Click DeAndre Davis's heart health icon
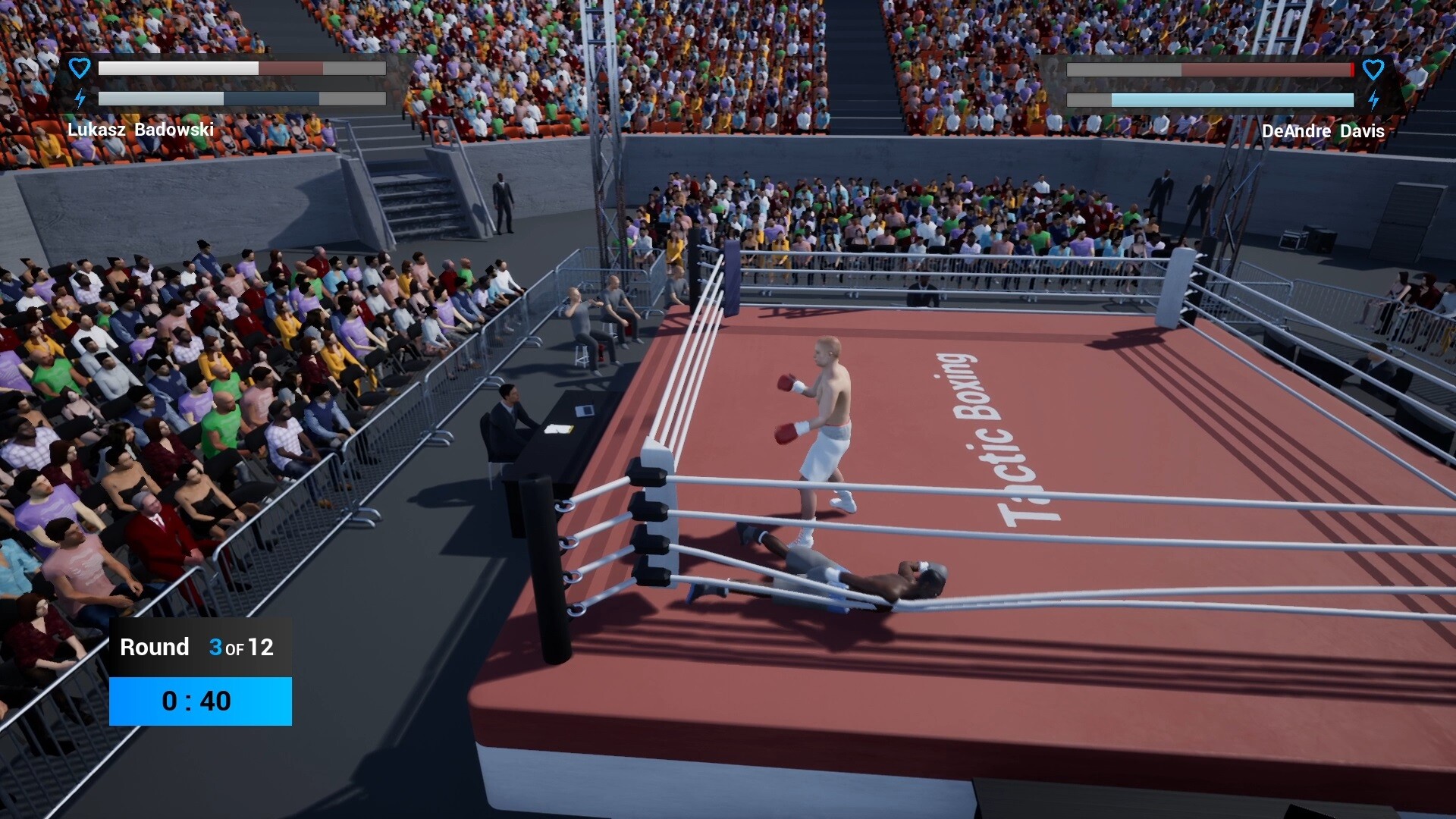The width and height of the screenshot is (1456, 819). coord(1374,68)
